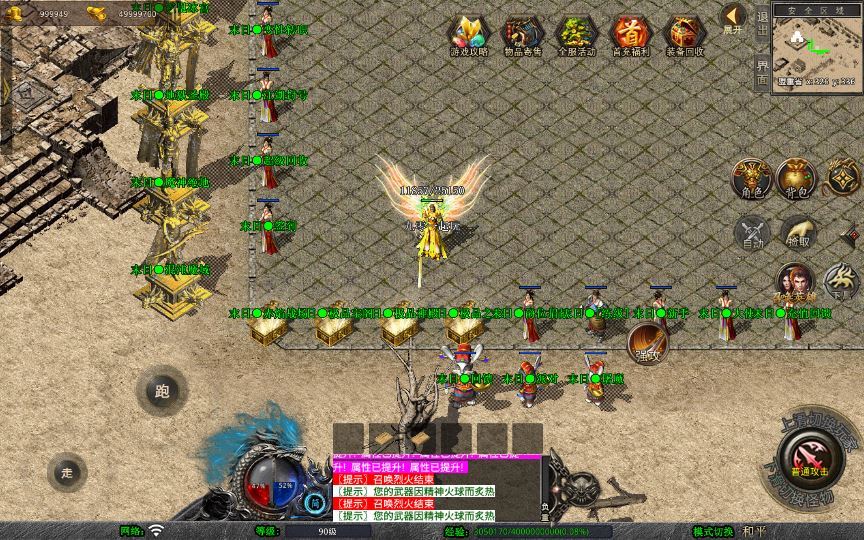This screenshot has height=540, width=864.
Task: Open the 物品寄售 item consignment shop
Action: click(x=523, y=36)
